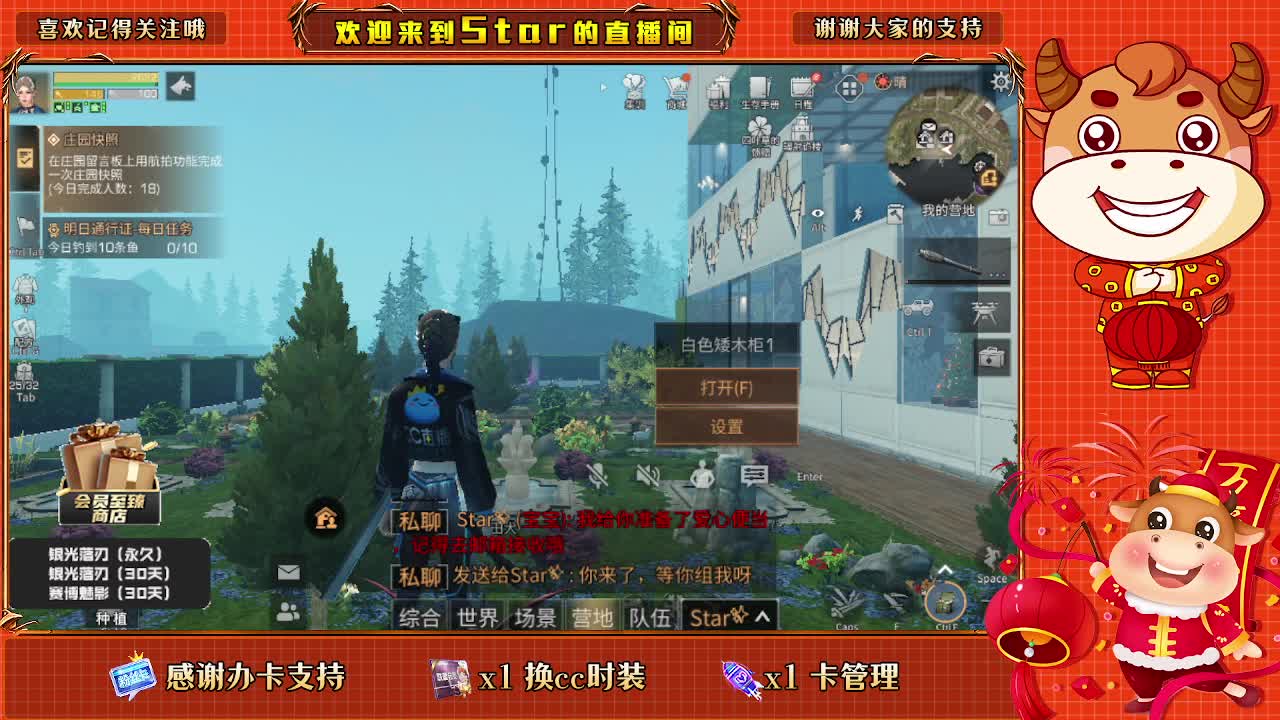The width and height of the screenshot is (1280, 720).
Task: Open the 日程 calendar icon
Action: [x=802, y=88]
